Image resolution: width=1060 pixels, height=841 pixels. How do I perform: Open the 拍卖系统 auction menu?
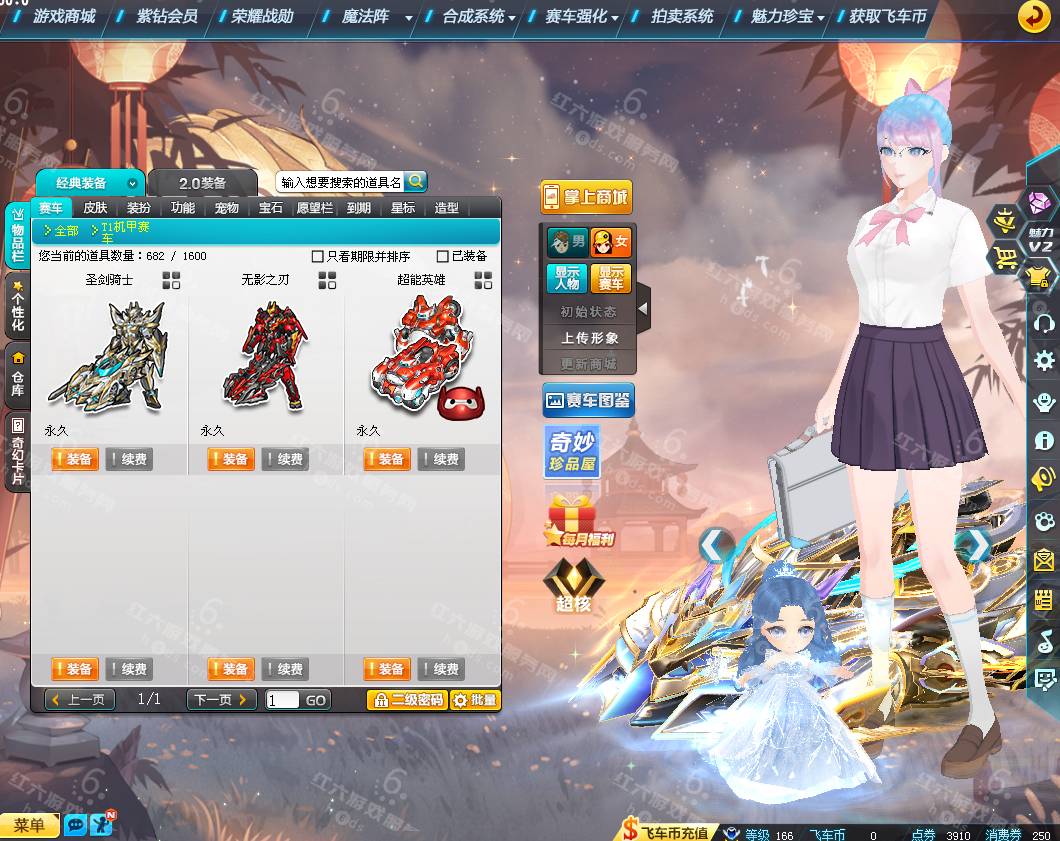681,16
